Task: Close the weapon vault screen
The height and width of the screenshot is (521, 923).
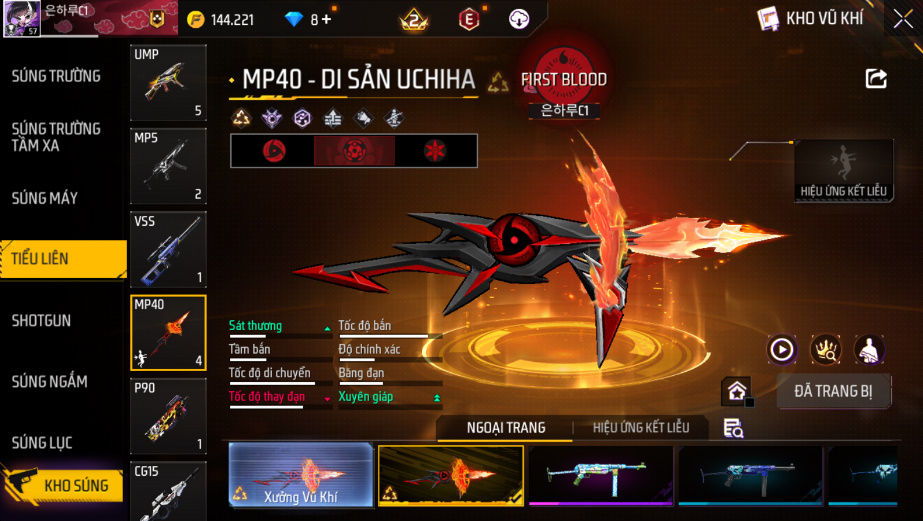Action: 902,20
